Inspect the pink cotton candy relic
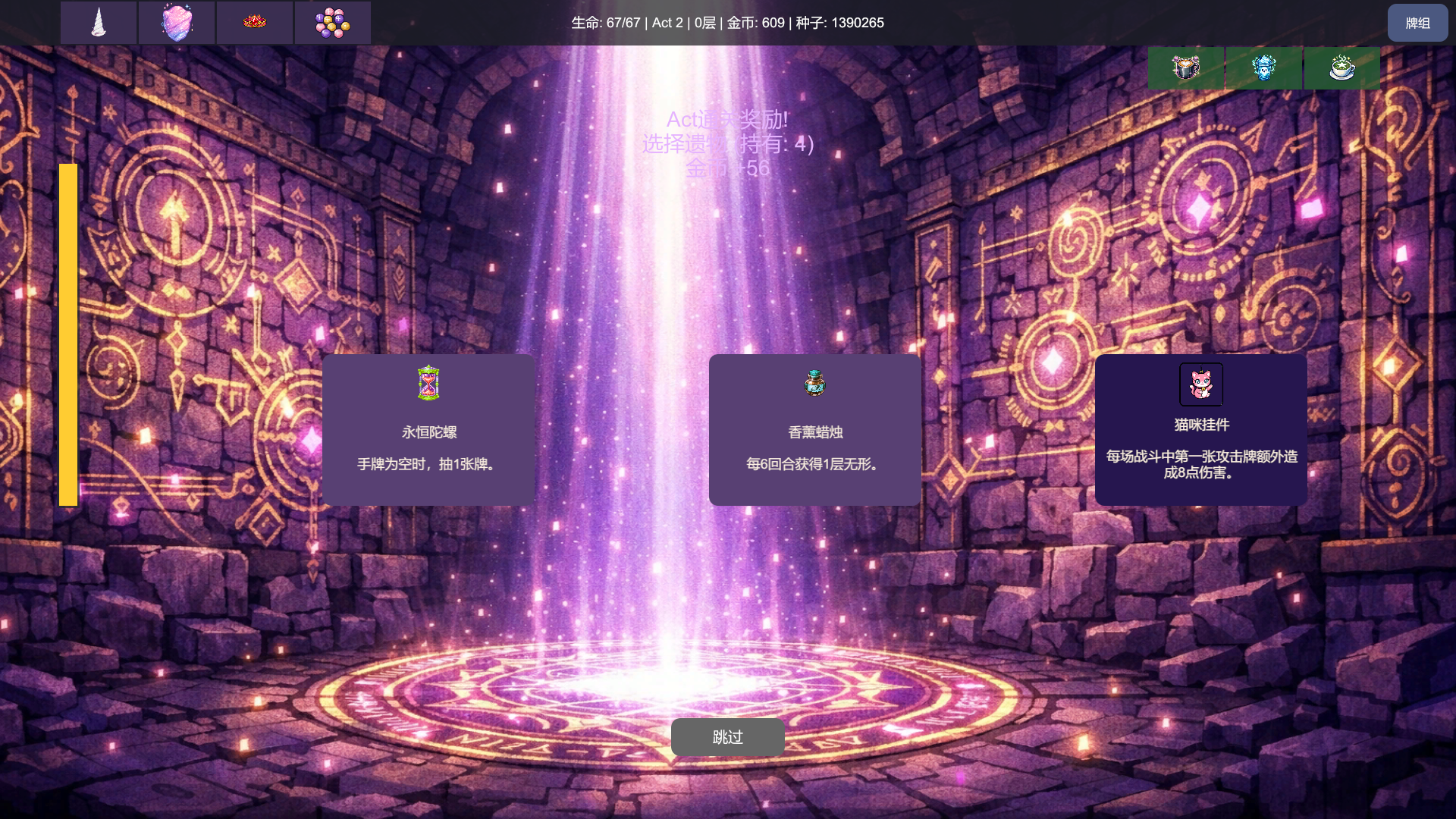Screen dimensions: 1456x819 click(x=177, y=23)
